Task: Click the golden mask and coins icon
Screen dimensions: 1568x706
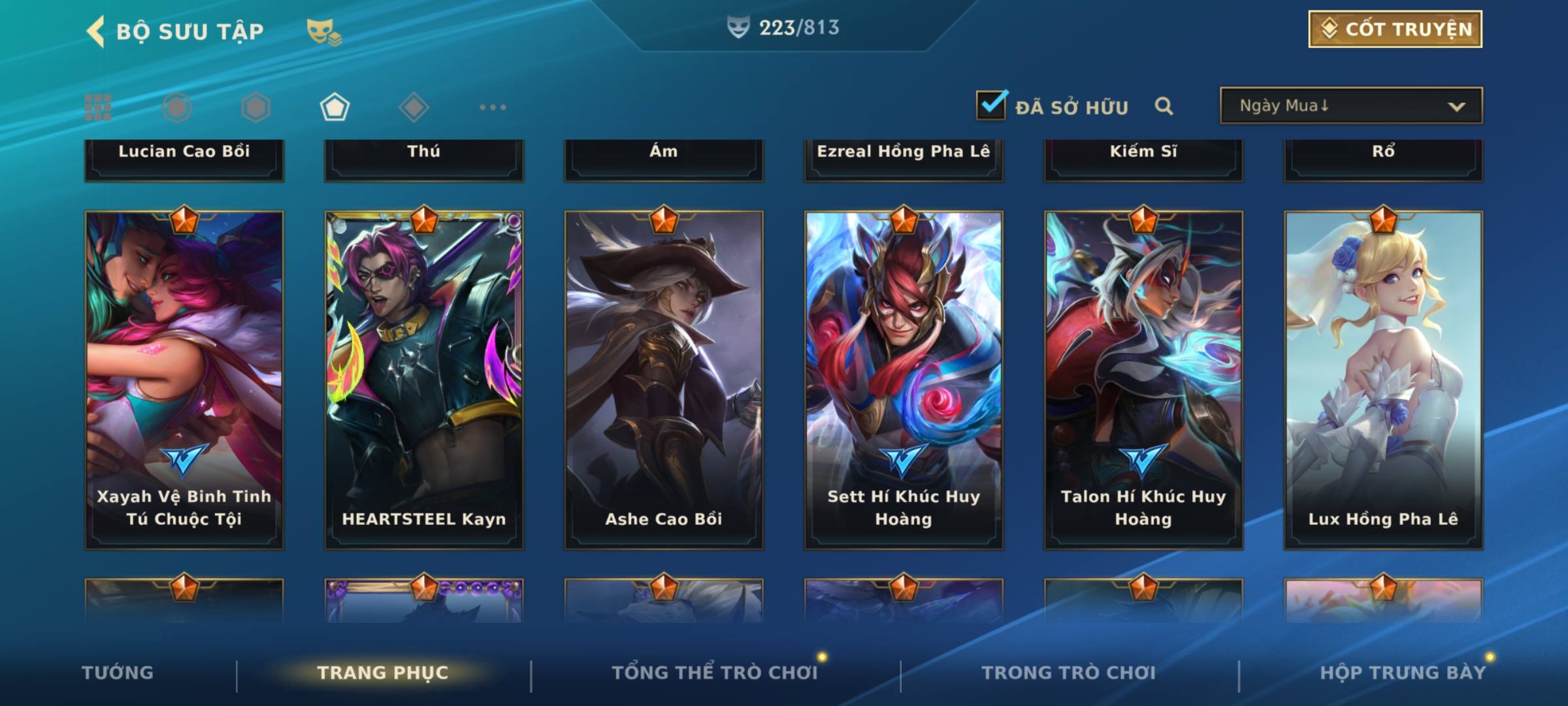Action: click(x=323, y=31)
